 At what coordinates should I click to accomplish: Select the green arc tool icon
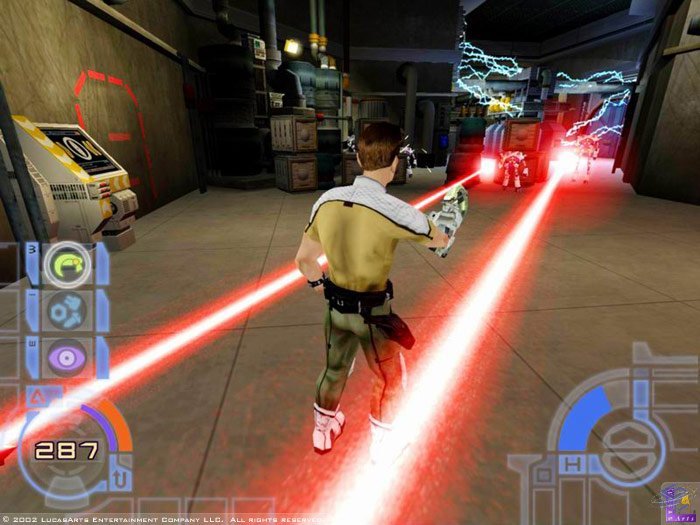click(x=69, y=264)
